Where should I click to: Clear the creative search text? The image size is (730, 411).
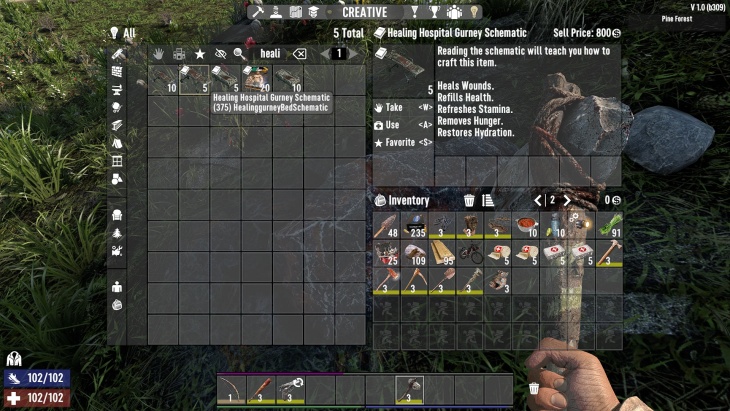pyautogui.click(x=298, y=53)
